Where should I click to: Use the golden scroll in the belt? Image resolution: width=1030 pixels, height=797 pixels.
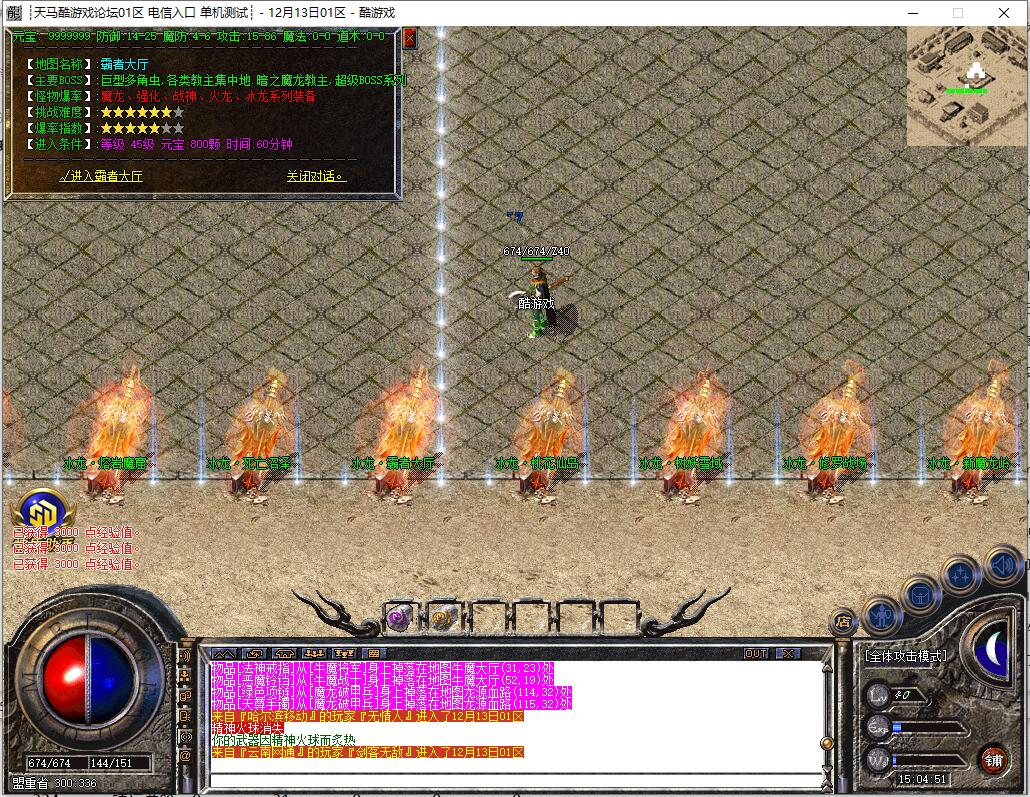(x=443, y=619)
